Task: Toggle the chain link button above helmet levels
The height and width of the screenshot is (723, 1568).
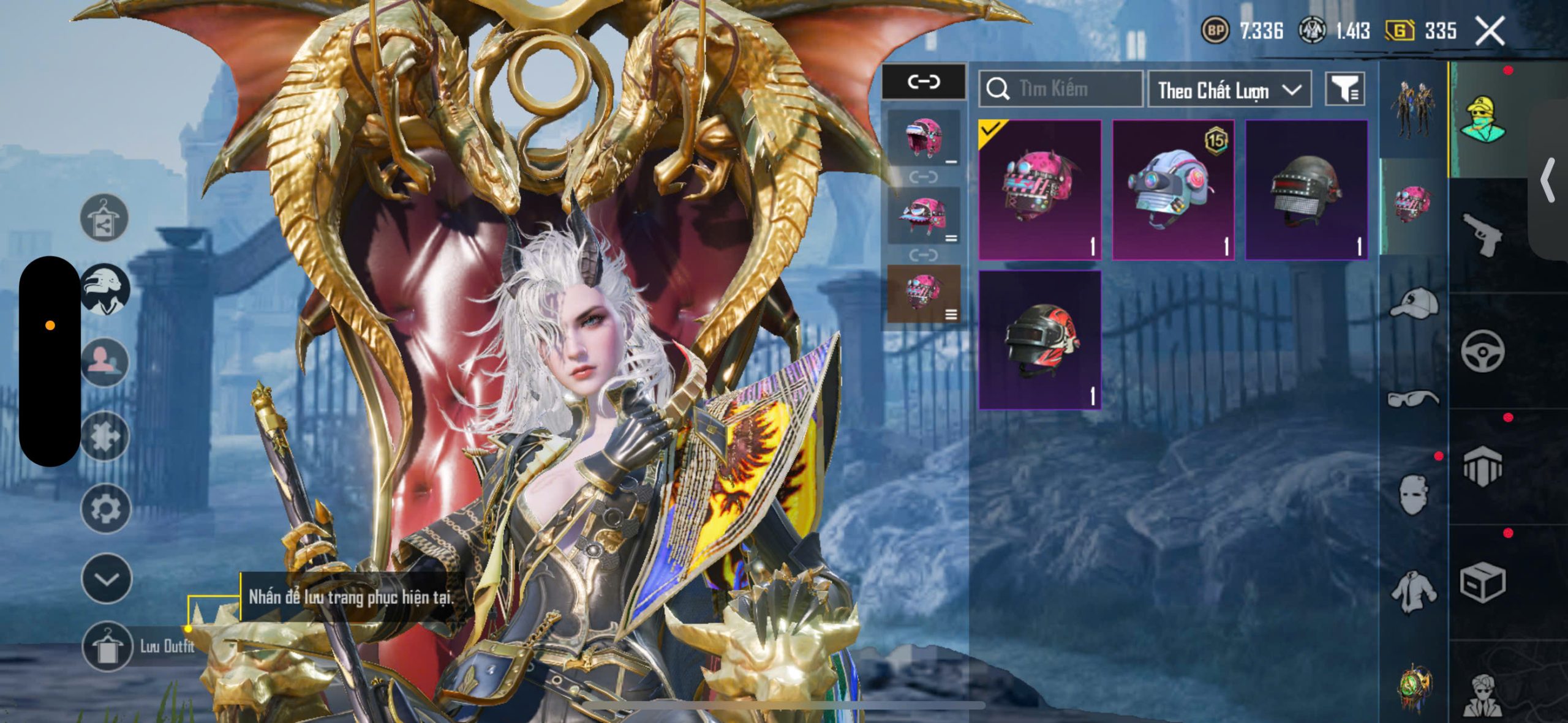Action: [x=923, y=81]
